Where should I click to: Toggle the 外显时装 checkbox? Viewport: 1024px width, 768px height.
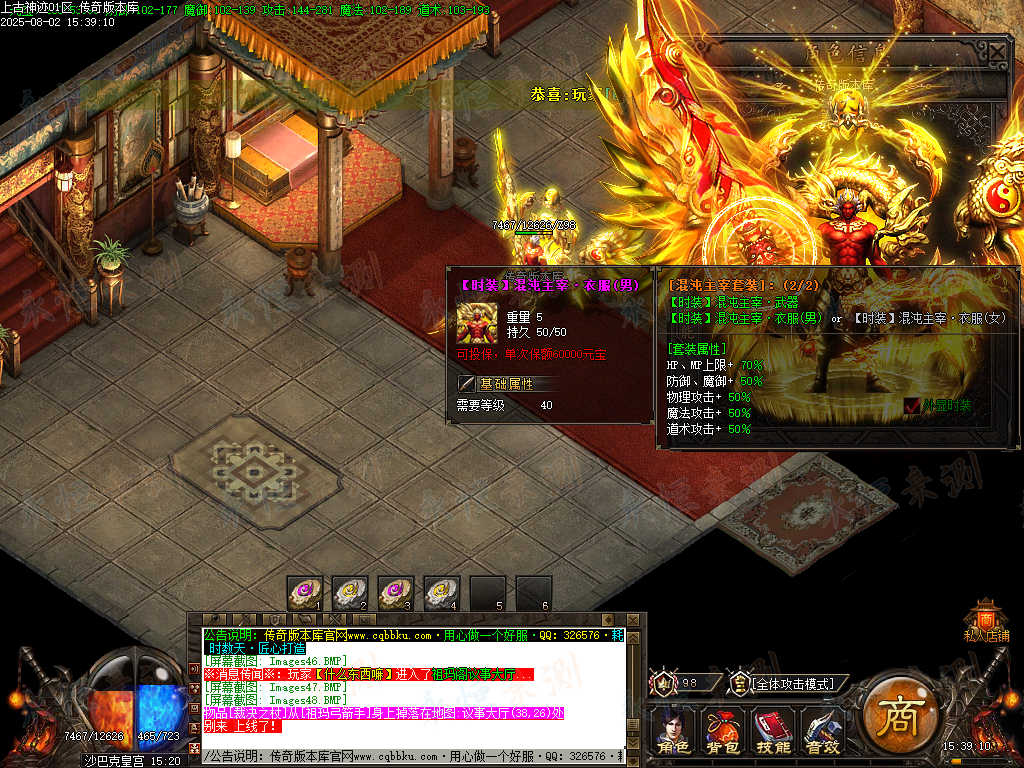point(912,406)
